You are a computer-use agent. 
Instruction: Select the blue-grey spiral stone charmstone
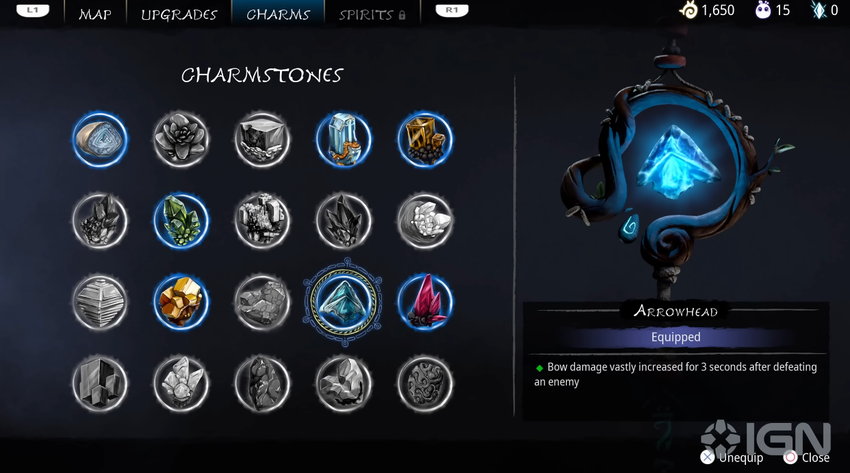pyautogui.click(x=100, y=139)
